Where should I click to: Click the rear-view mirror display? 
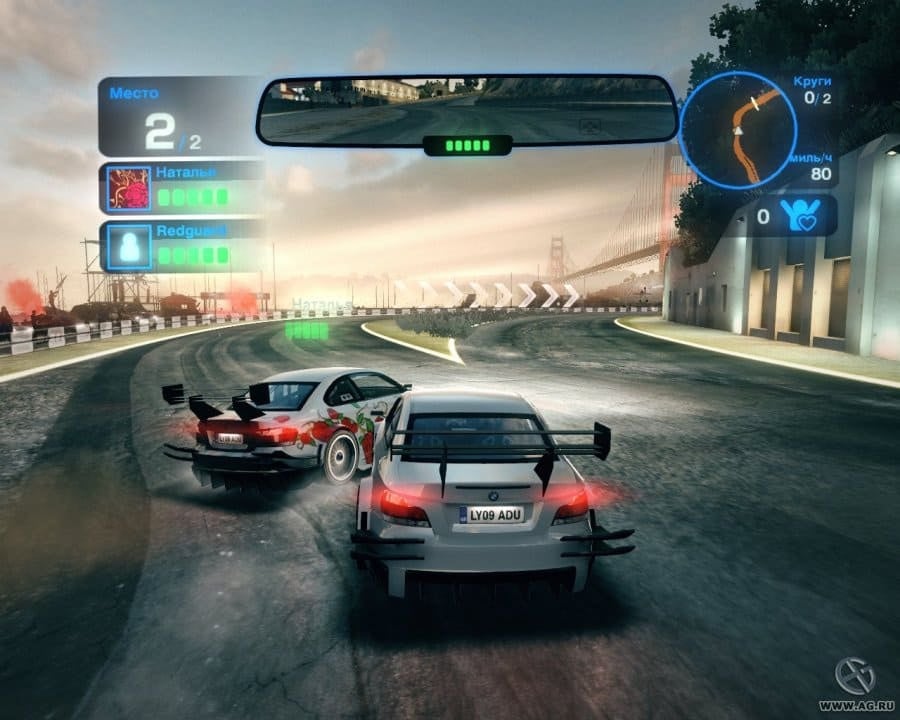pos(467,109)
